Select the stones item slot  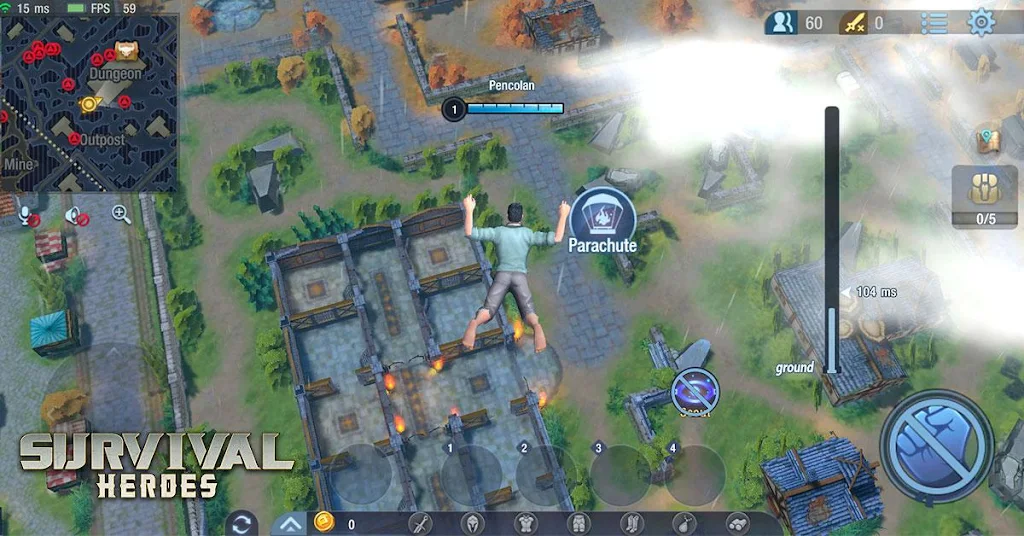(x=736, y=523)
